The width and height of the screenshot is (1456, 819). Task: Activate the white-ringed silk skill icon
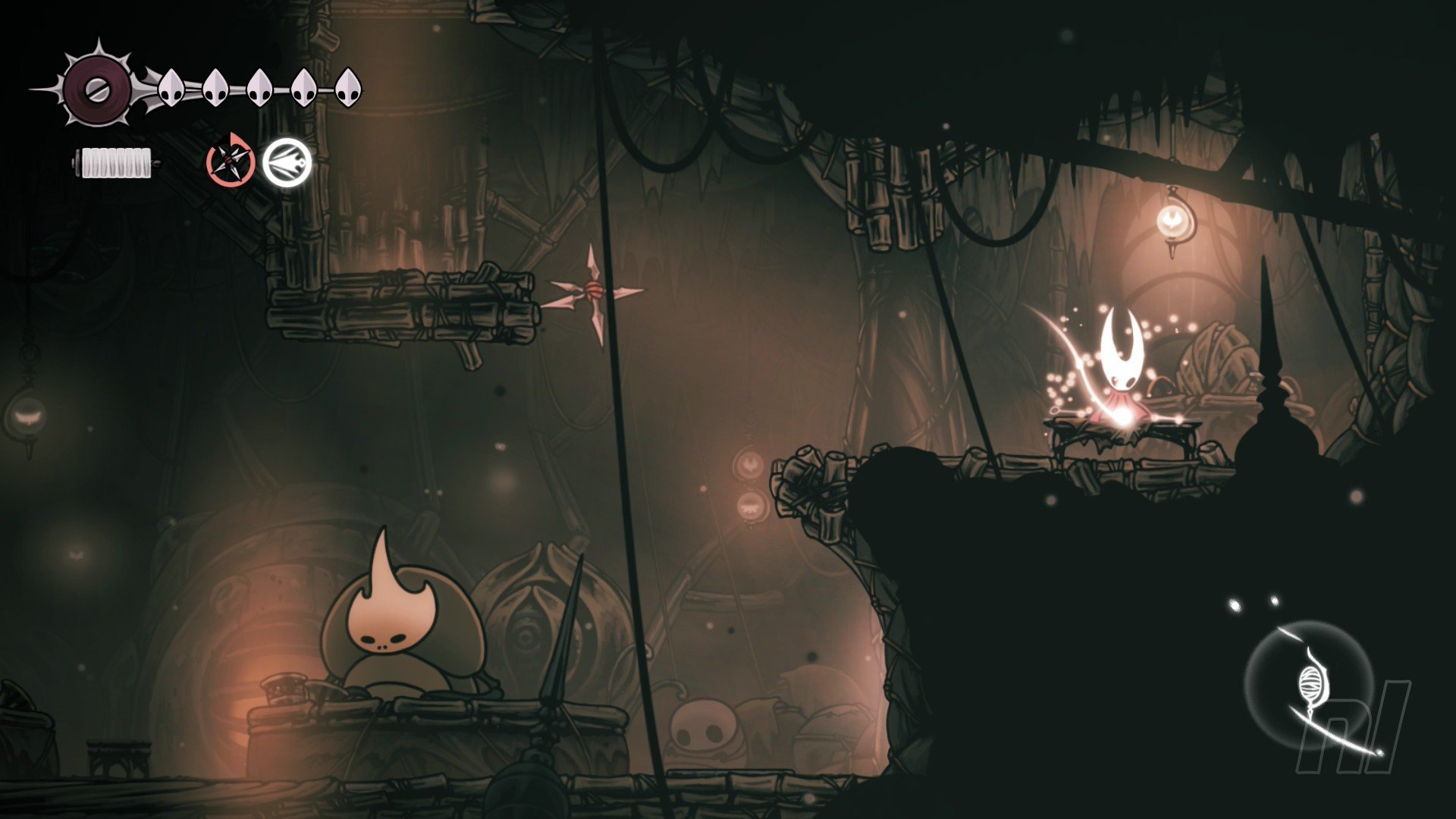(x=287, y=162)
